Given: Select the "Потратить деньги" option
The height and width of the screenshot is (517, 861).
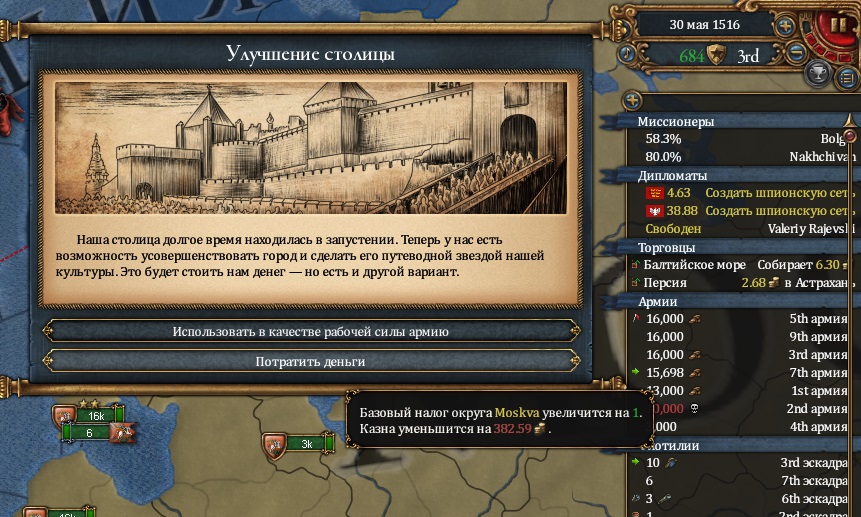Looking at the screenshot, I should 310,361.
